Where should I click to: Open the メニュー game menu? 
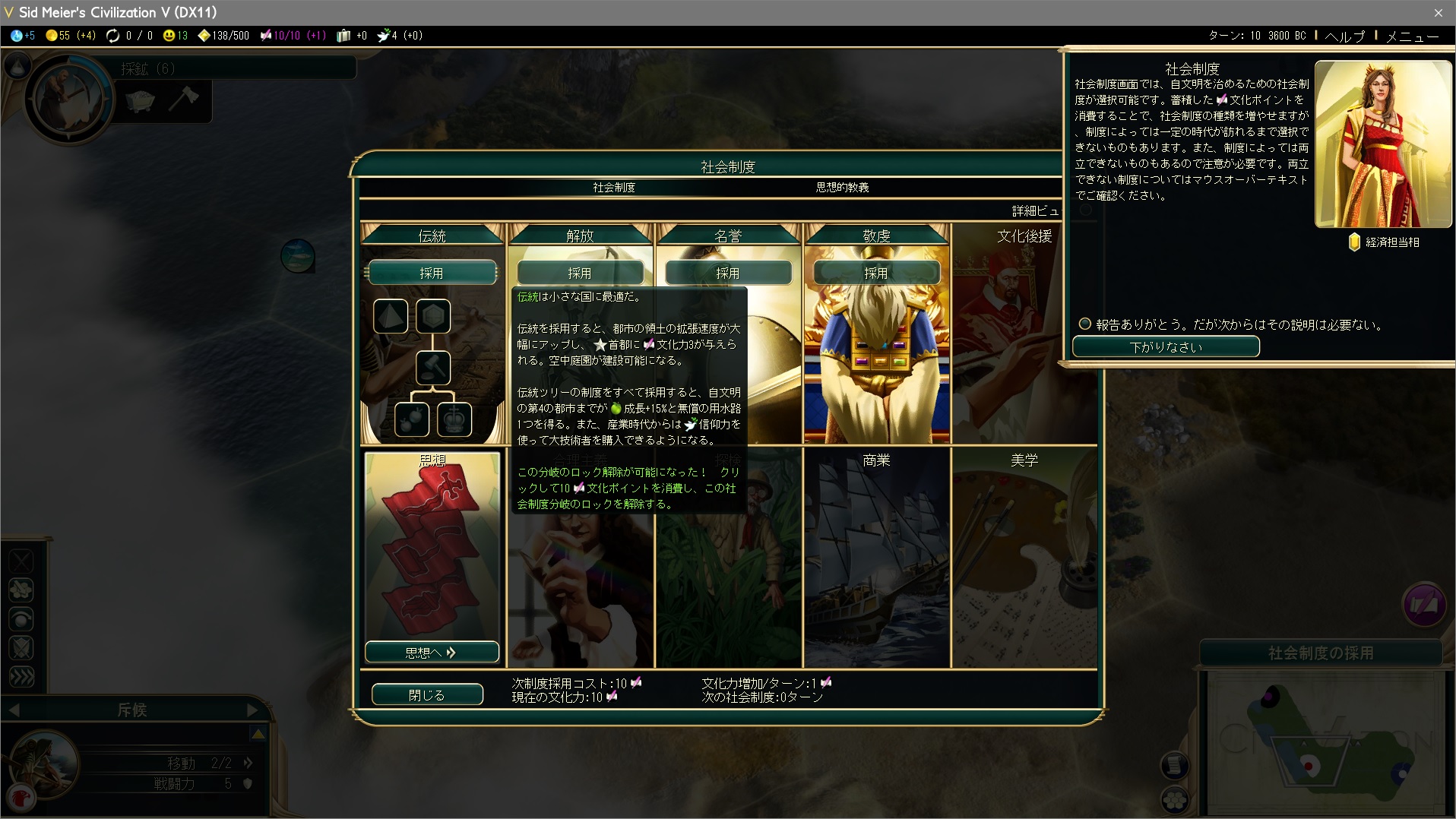[1411, 36]
